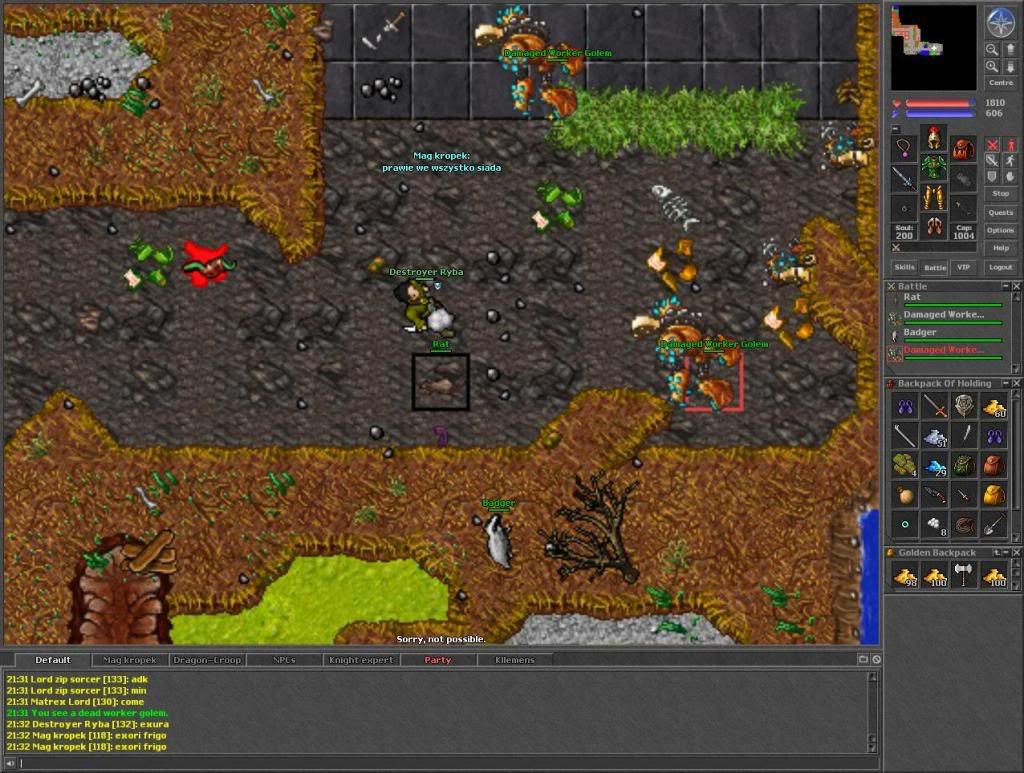Open the Skills window

904,268
